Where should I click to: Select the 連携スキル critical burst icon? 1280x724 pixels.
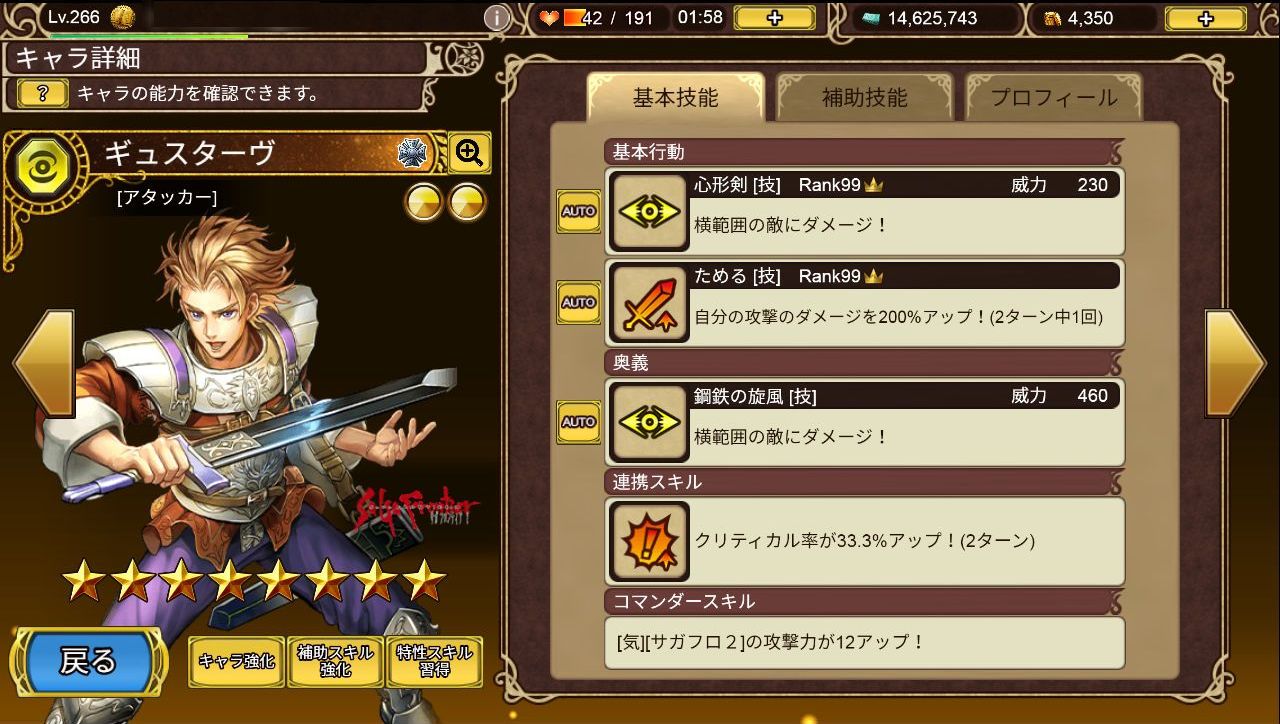point(650,541)
